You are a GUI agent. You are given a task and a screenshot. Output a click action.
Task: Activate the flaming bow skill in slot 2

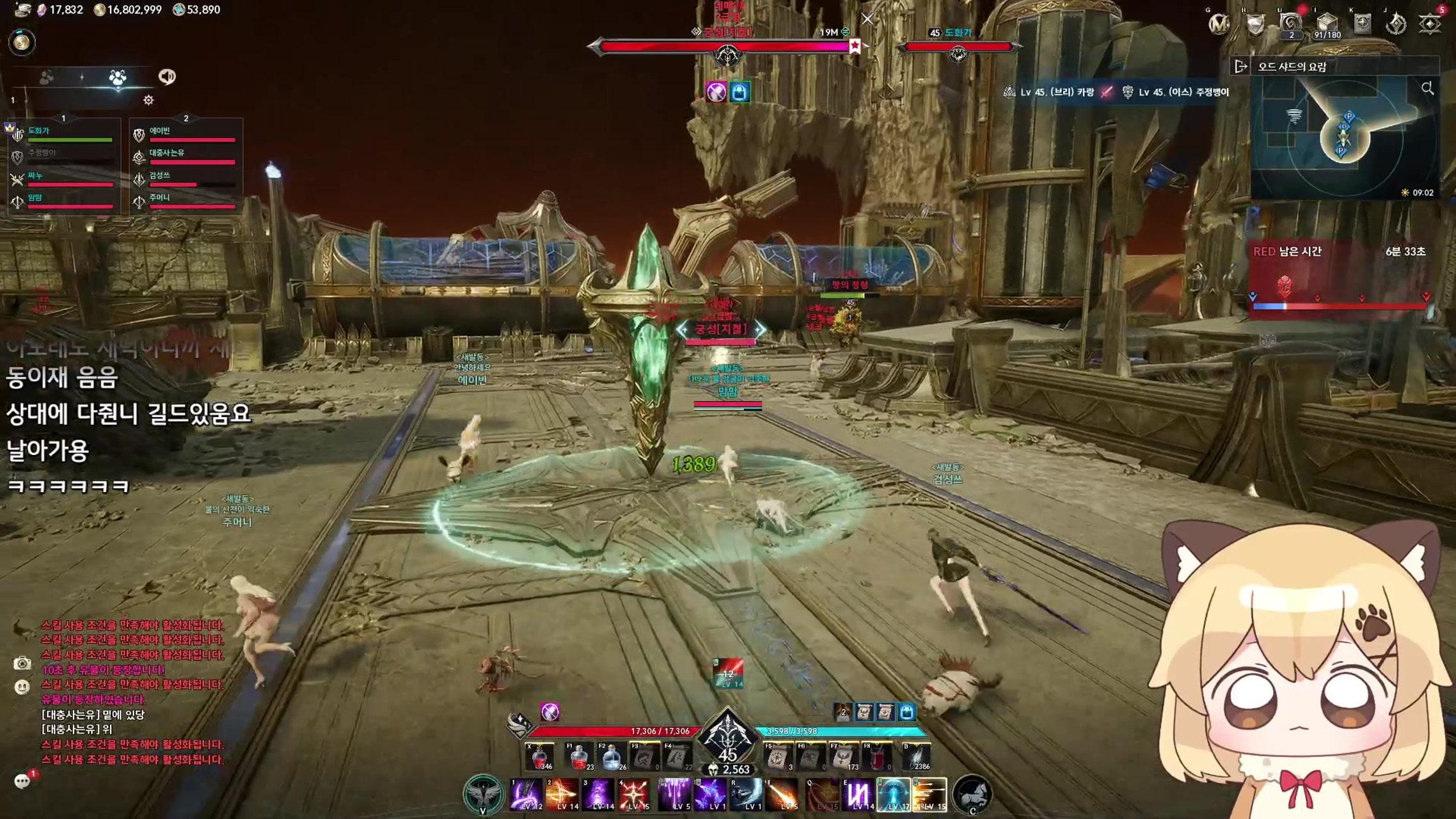point(562,794)
